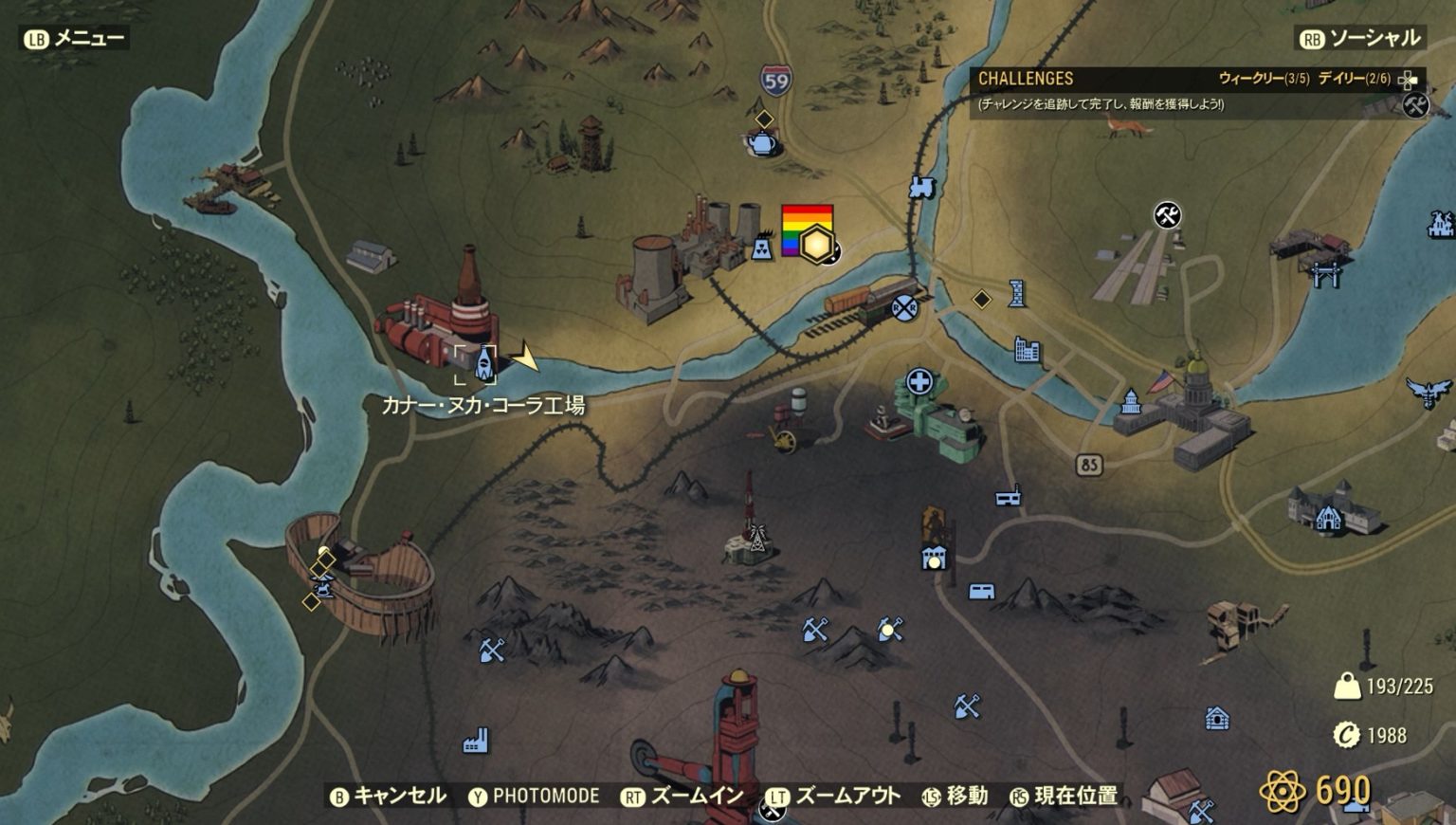Select the rainbow flag map marker
1456x825 pixels.
(807, 230)
